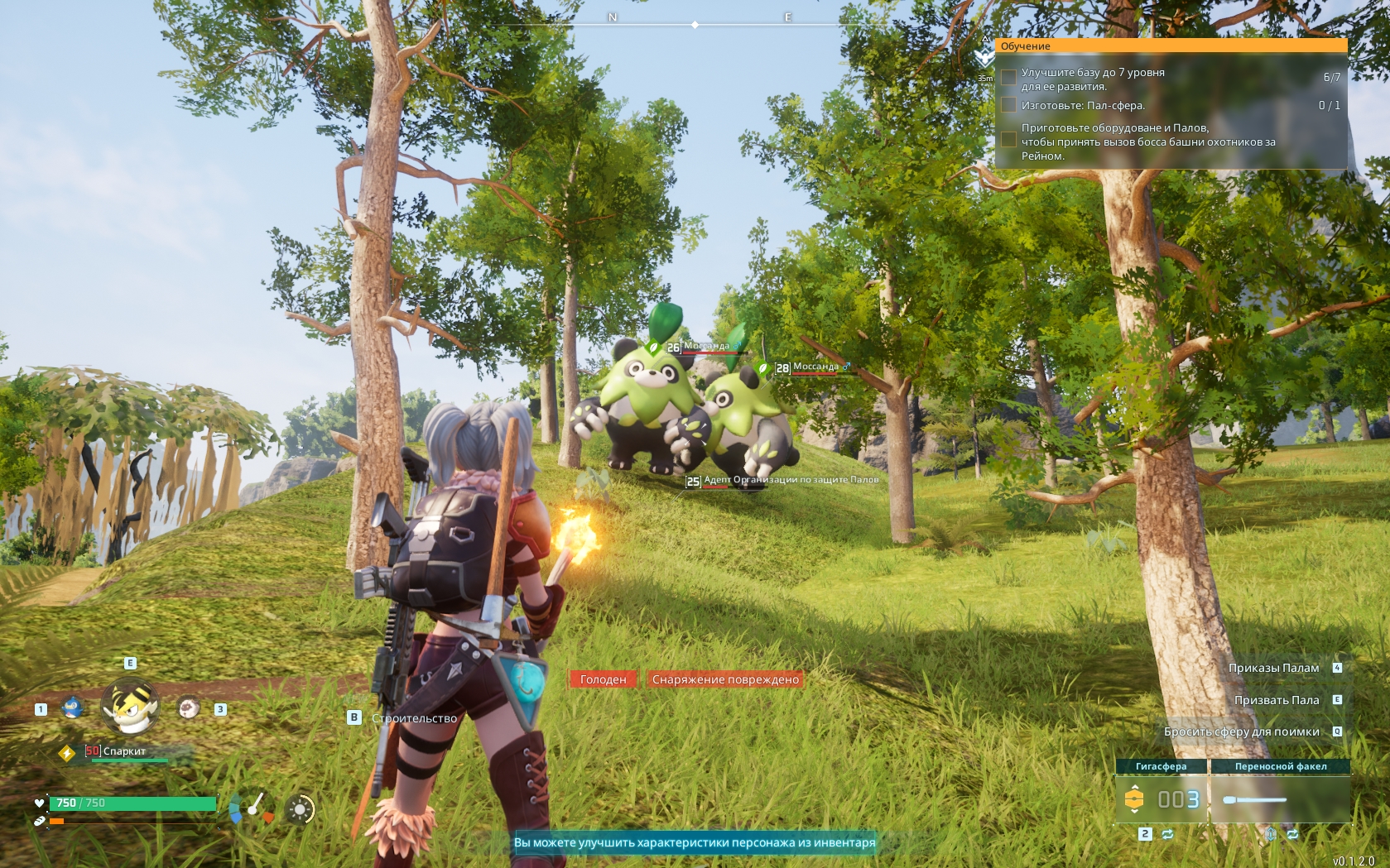
Task: Click the yellow electric element icon by Спаркит
Action: click(x=67, y=753)
